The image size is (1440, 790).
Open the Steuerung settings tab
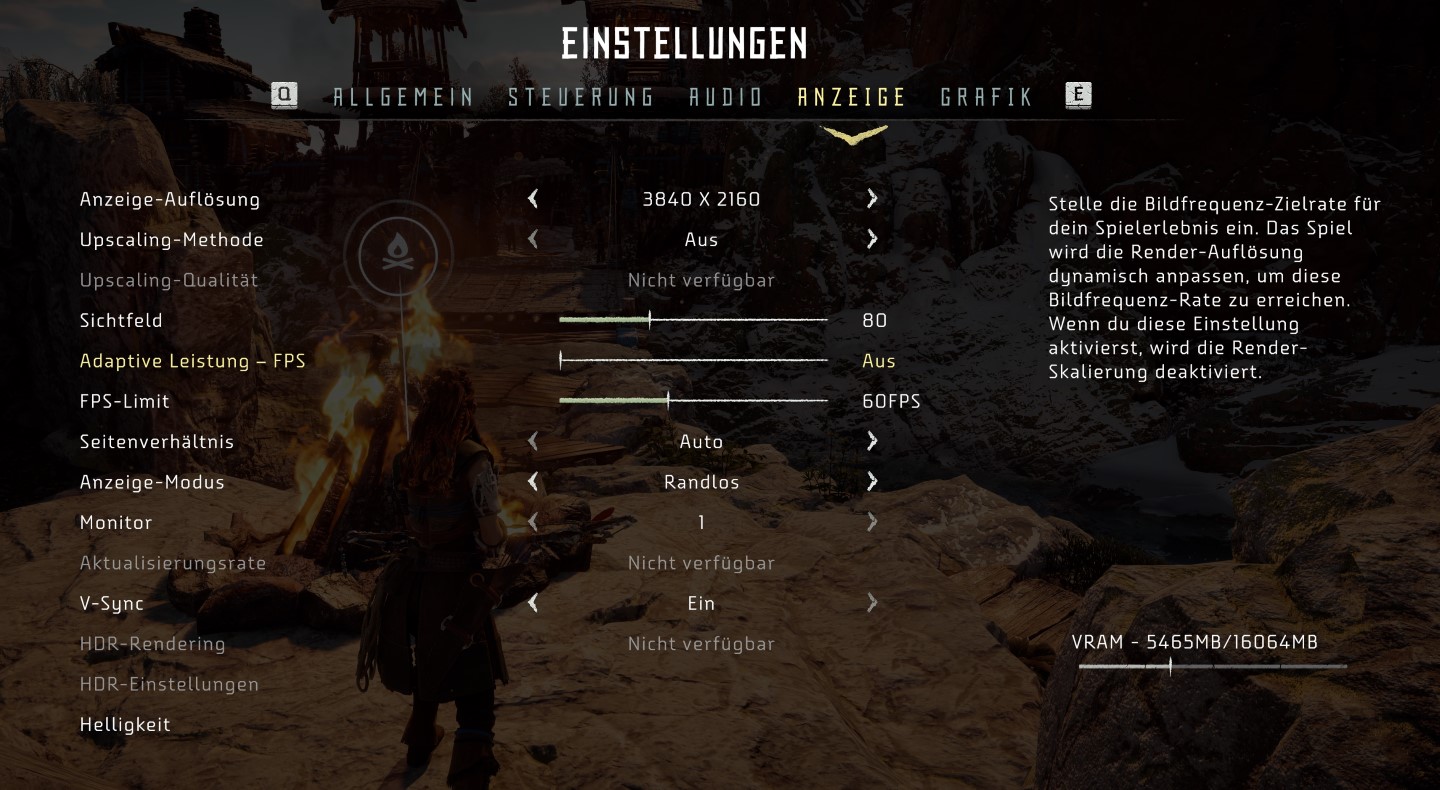point(582,96)
